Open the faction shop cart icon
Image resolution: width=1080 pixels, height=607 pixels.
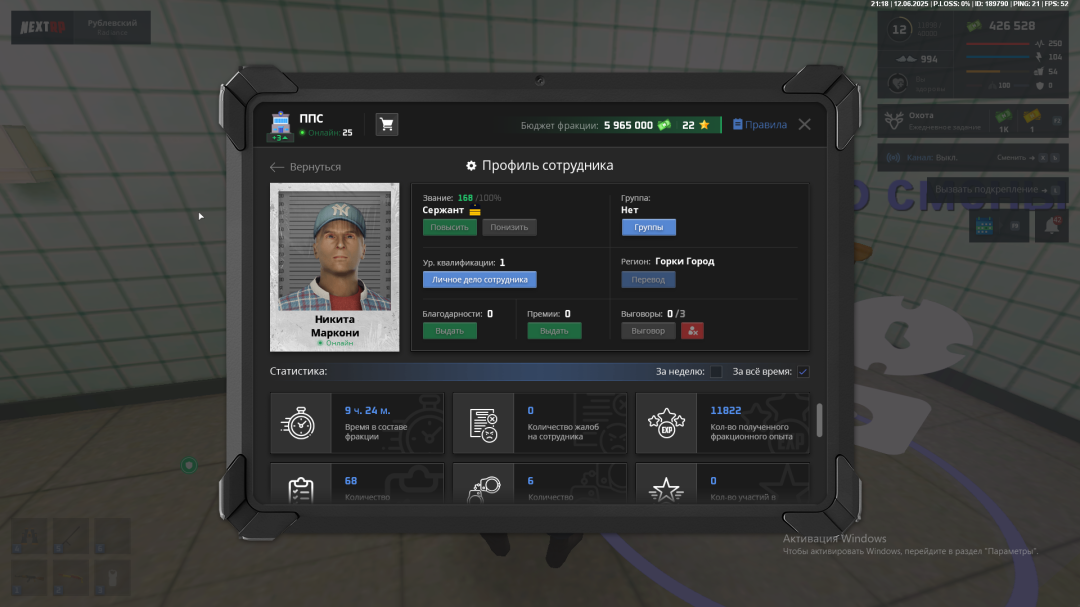pos(387,124)
